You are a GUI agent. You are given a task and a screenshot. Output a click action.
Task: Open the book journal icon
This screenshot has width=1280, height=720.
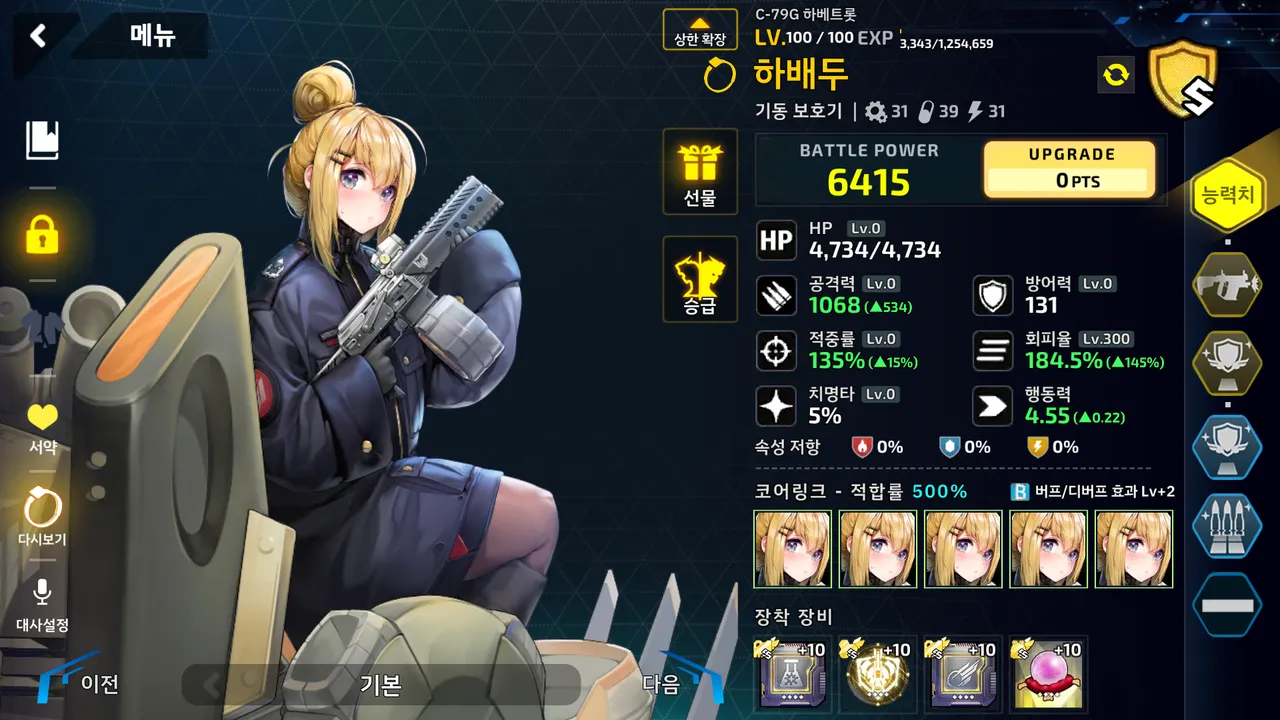(x=42, y=141)
